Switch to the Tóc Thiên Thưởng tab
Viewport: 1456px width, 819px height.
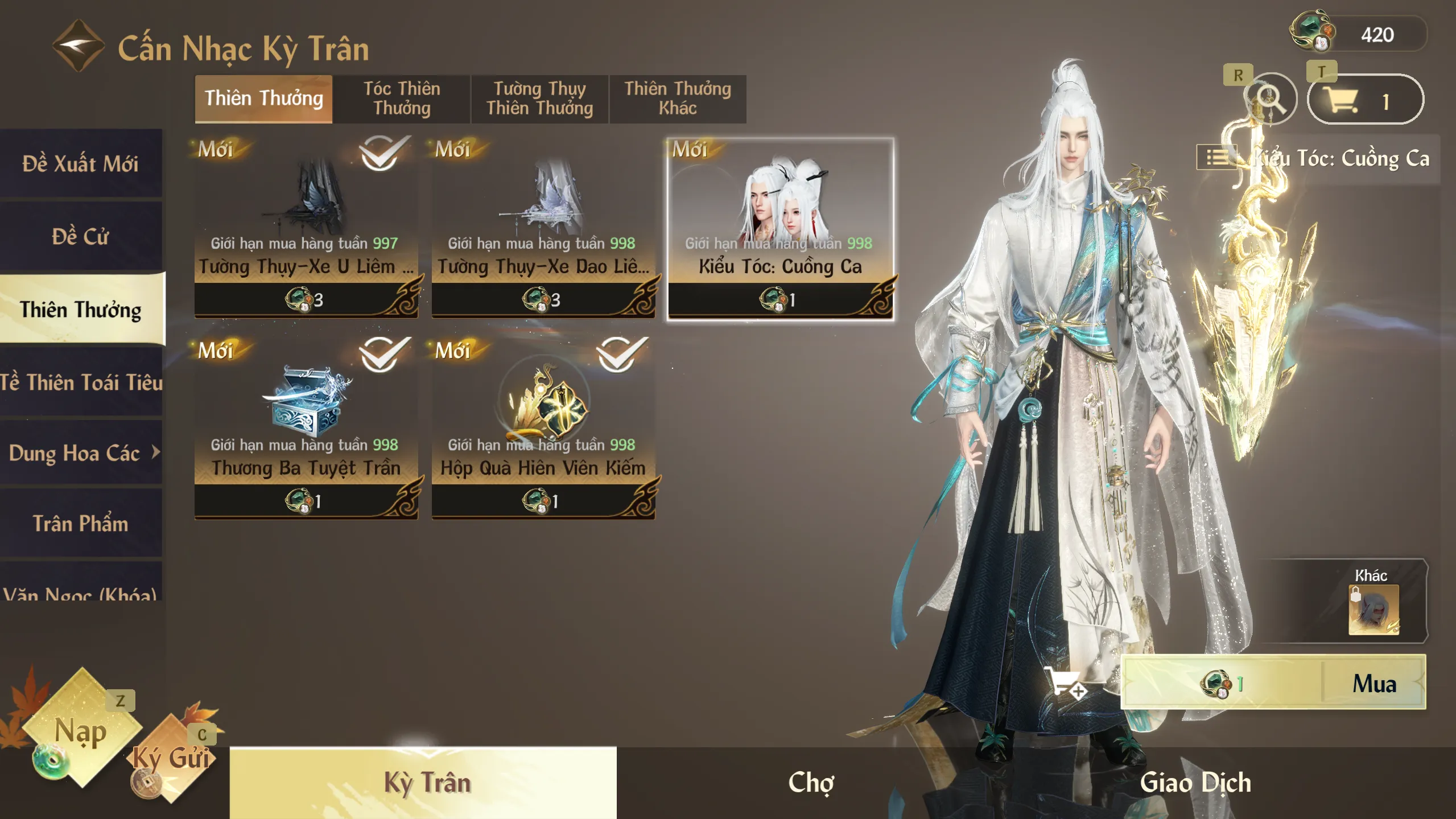(x=402, y=98)
